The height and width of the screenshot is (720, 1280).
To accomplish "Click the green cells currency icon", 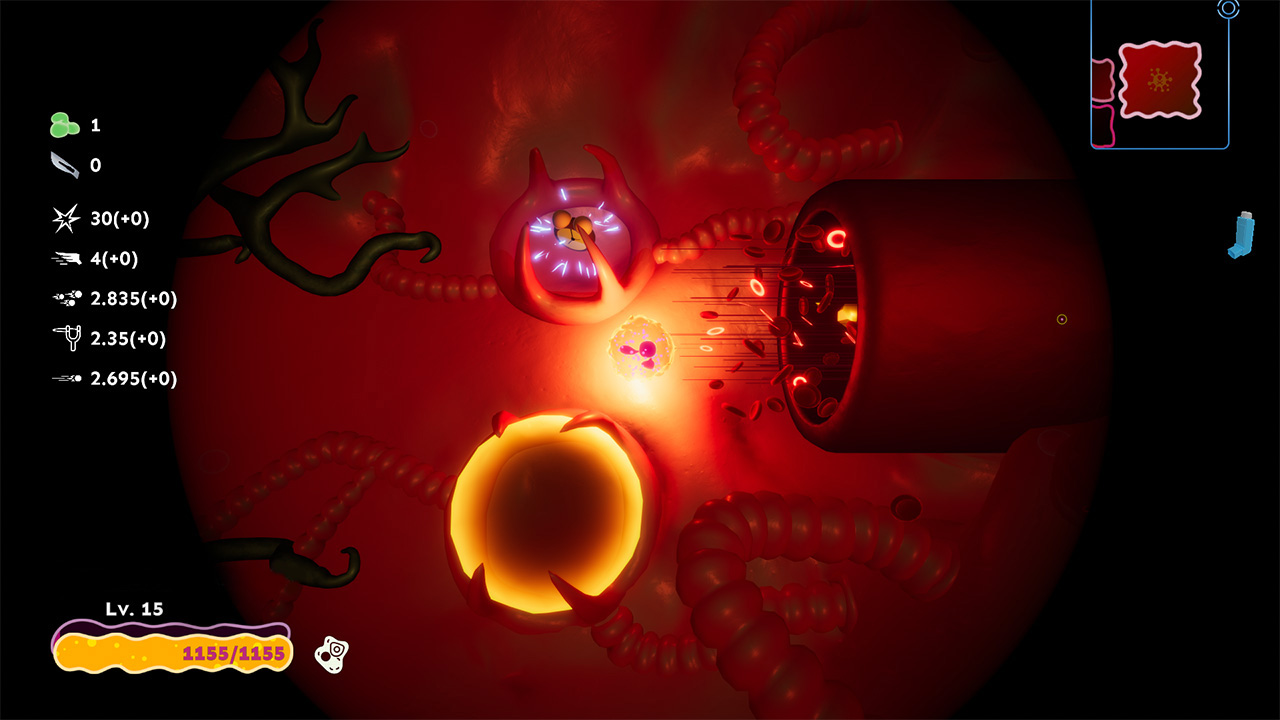I will pyautogui.click(x=64, y=125).
